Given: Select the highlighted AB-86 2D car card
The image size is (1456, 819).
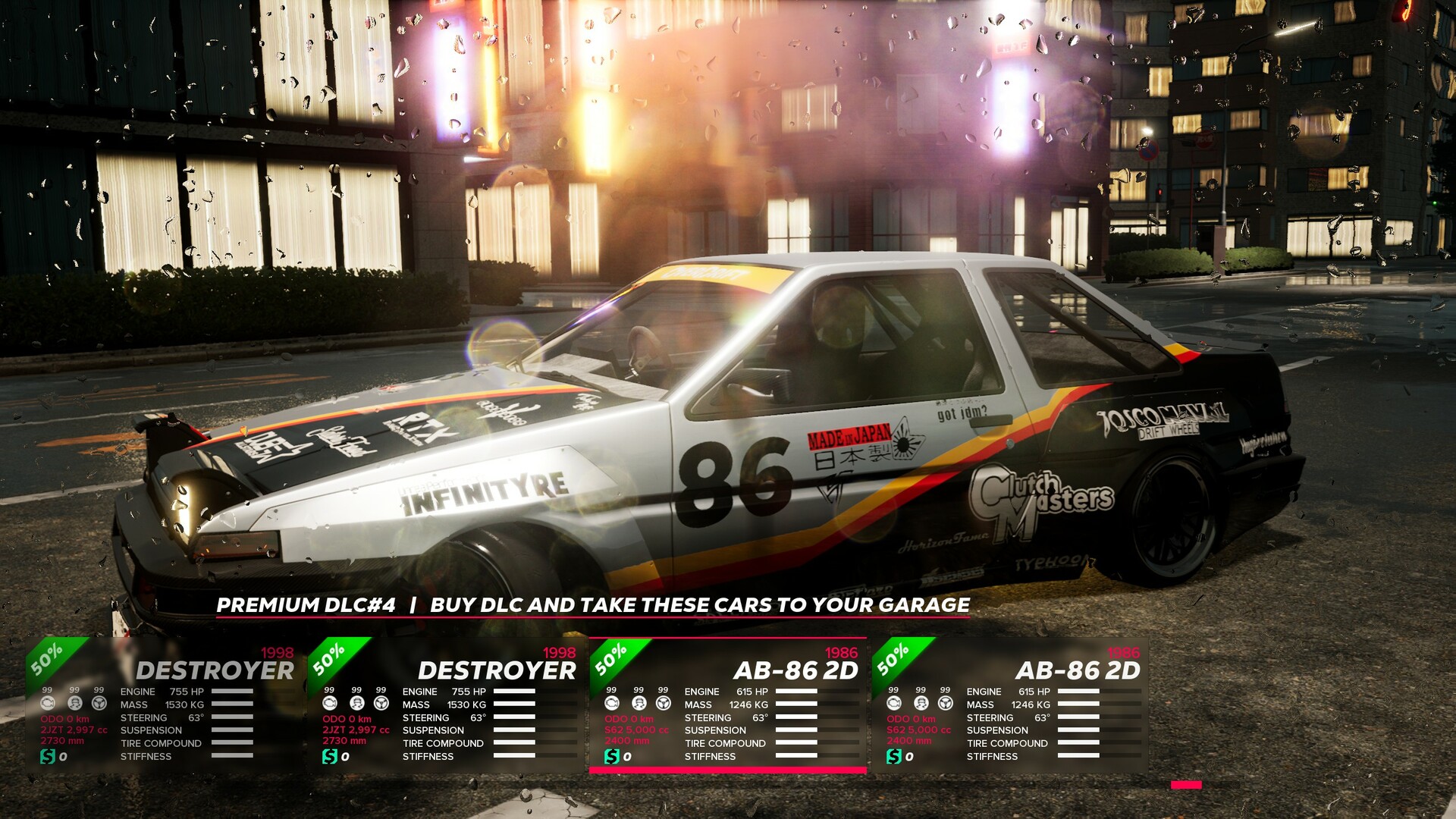Looking at the screenshot, I should pyautogui.click(x=727, y=705).
